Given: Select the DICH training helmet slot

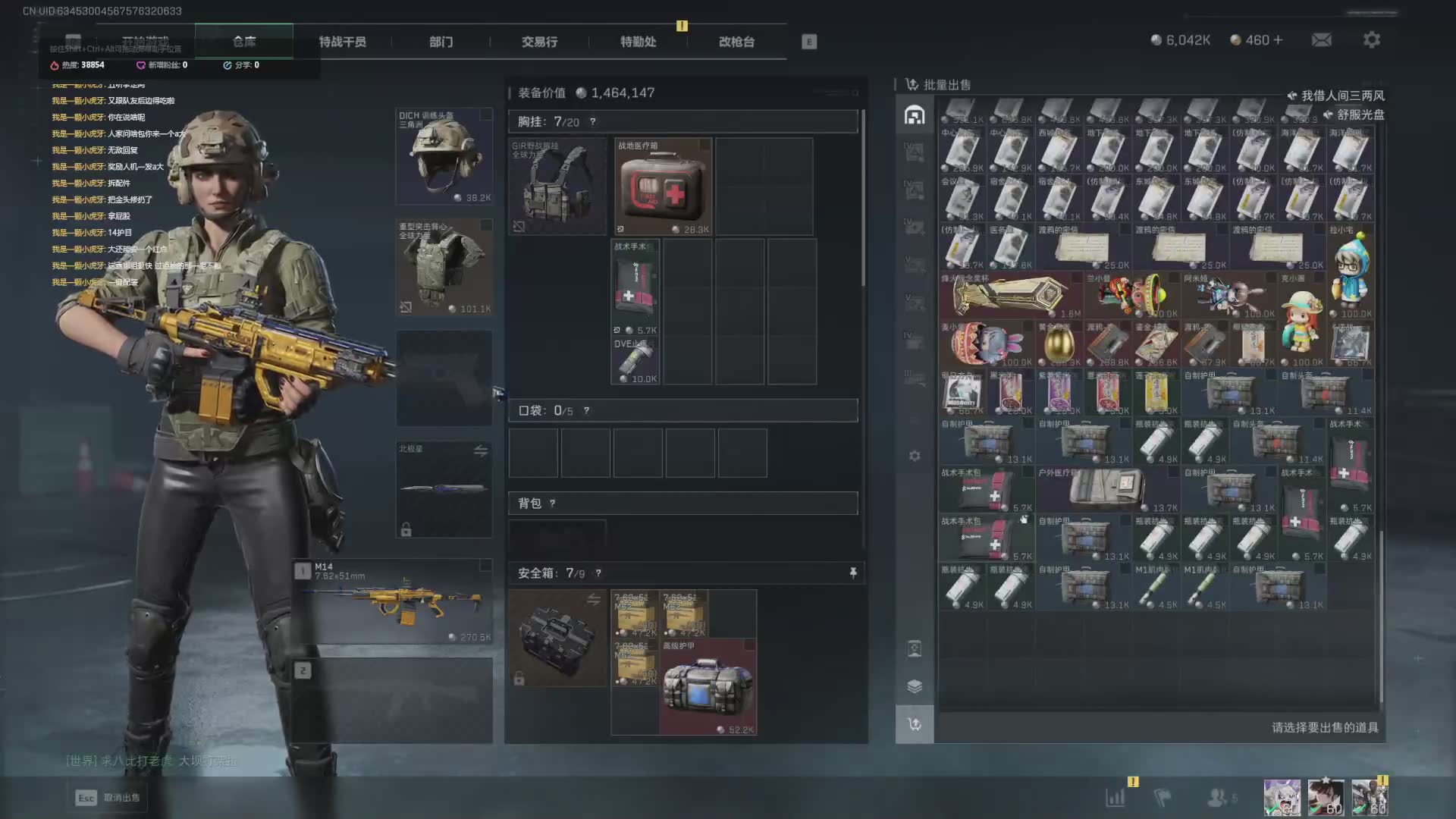Looking at the screenshot, I should coord(444,156).
